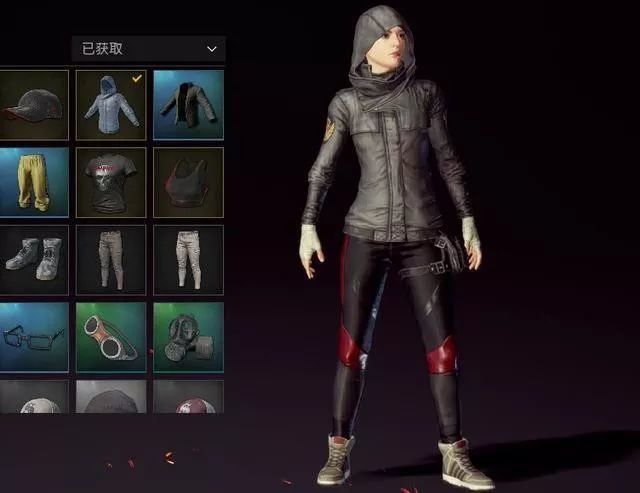640x493 pixels.
Task: Select the orange-rimmed goggles
Action: pyautogui.click(x=110, y=337)
